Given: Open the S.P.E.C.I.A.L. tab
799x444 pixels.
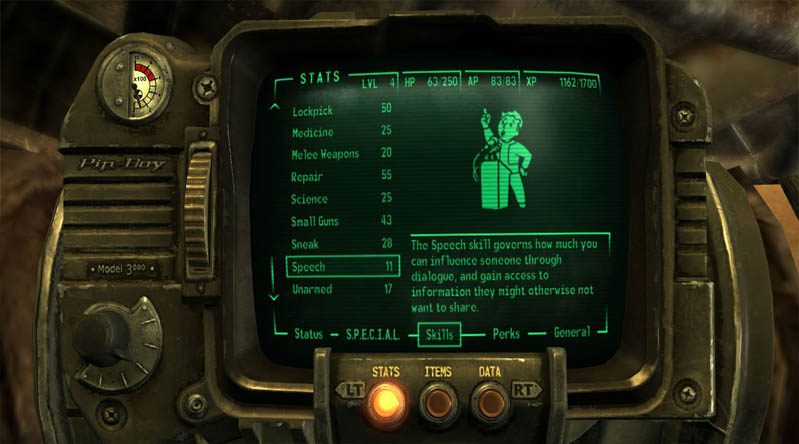Looking at the screenshot, I should pyautogui.click(x=372, y=333).
